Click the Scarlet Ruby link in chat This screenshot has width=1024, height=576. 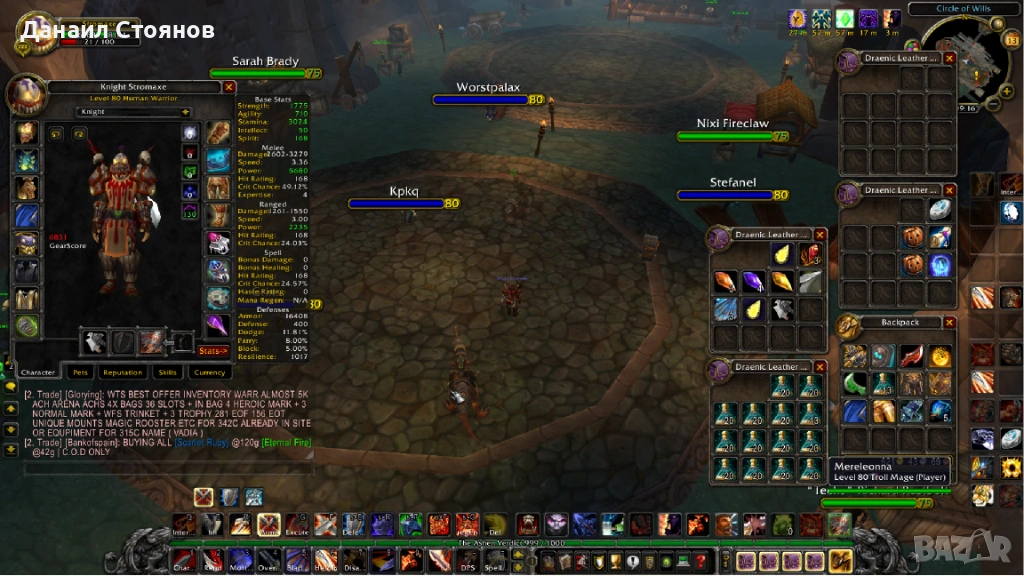[x=200, y=441]
